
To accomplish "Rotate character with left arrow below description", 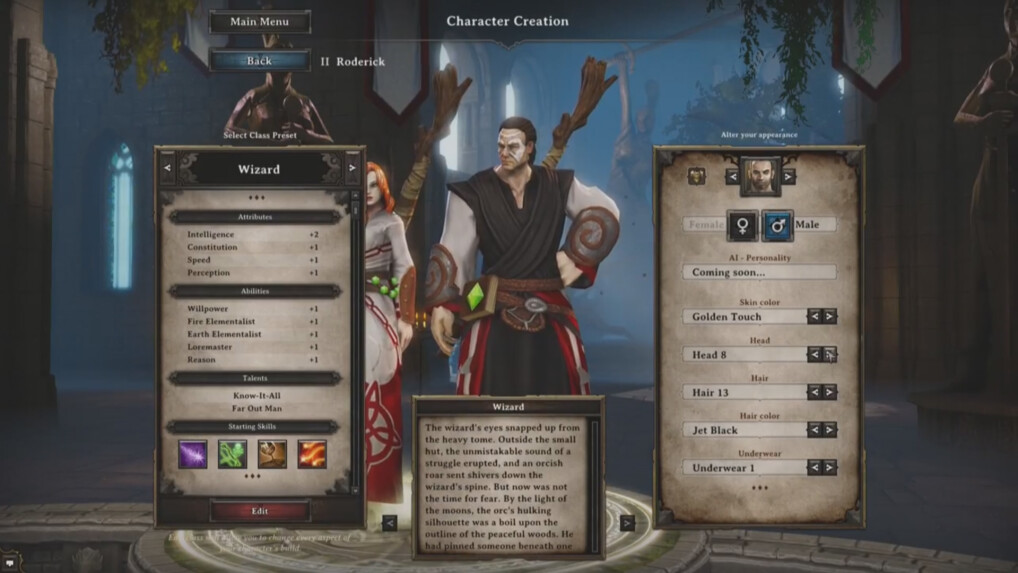I will (390, 522).
